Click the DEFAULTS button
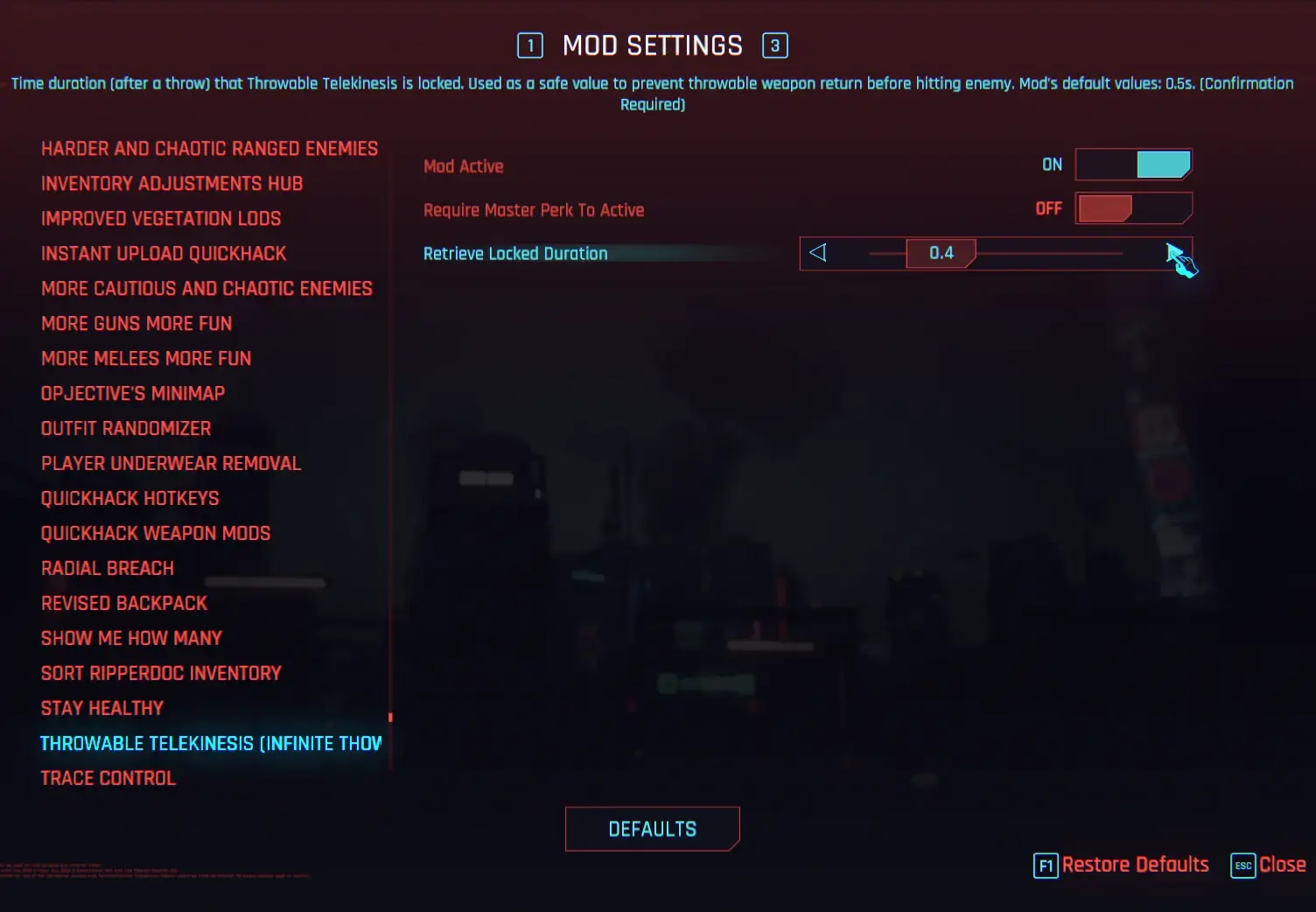Viewport: 1316px width, 912px height. coord(652,828)
